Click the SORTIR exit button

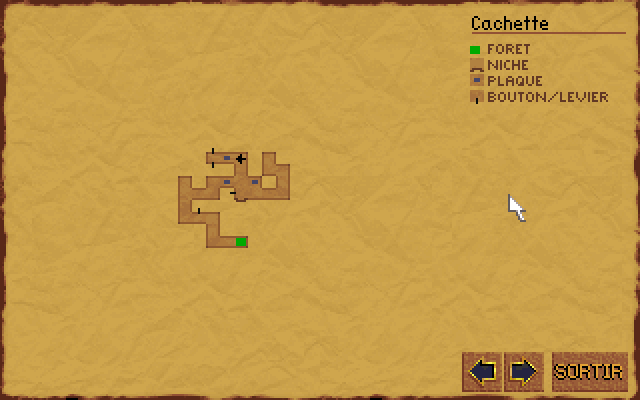tap(590, 372)
